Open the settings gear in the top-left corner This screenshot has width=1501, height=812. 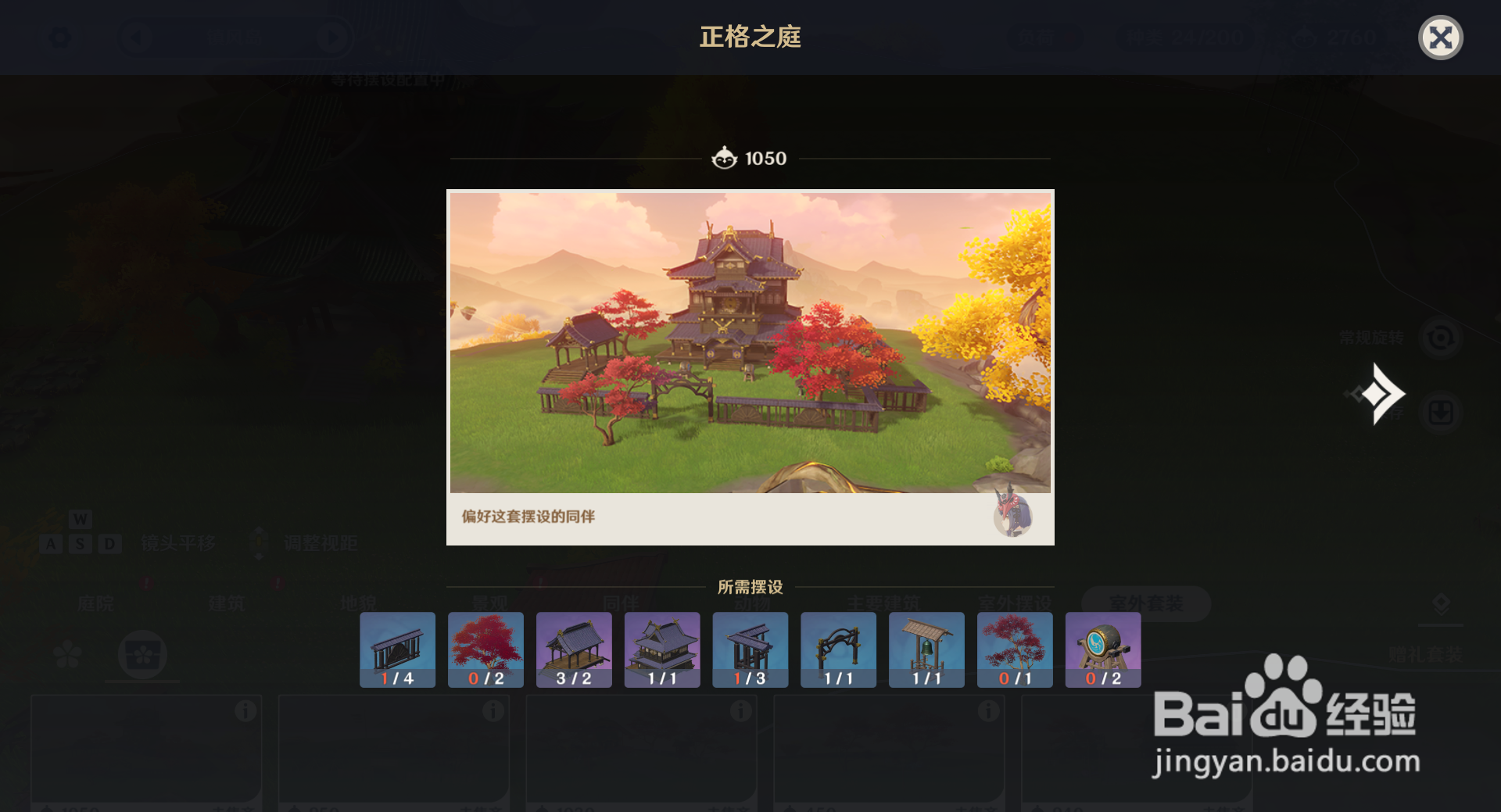[x=60, y=37]
